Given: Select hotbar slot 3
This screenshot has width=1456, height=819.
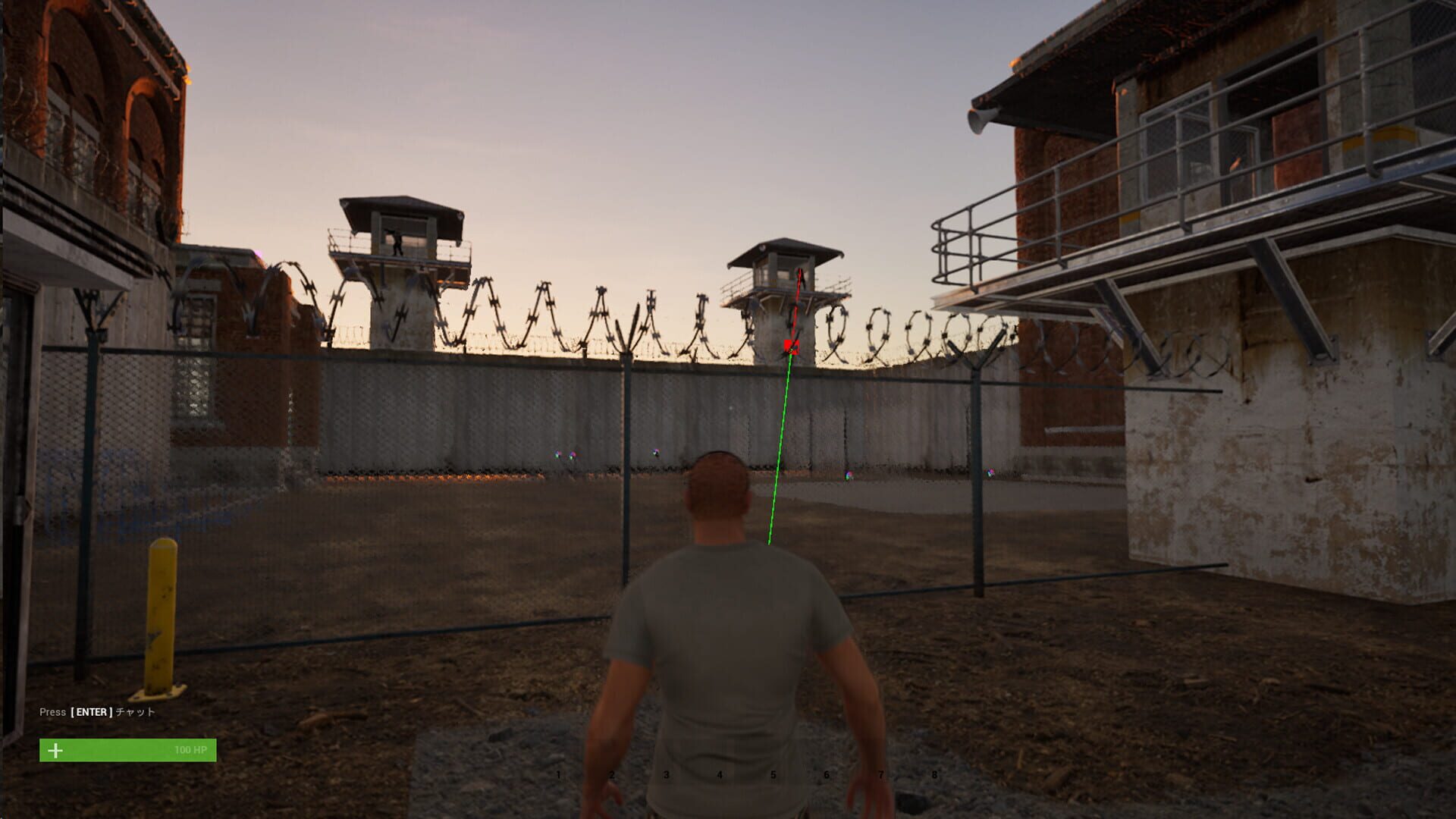Looking at the screenshot, I should (666, 774).
